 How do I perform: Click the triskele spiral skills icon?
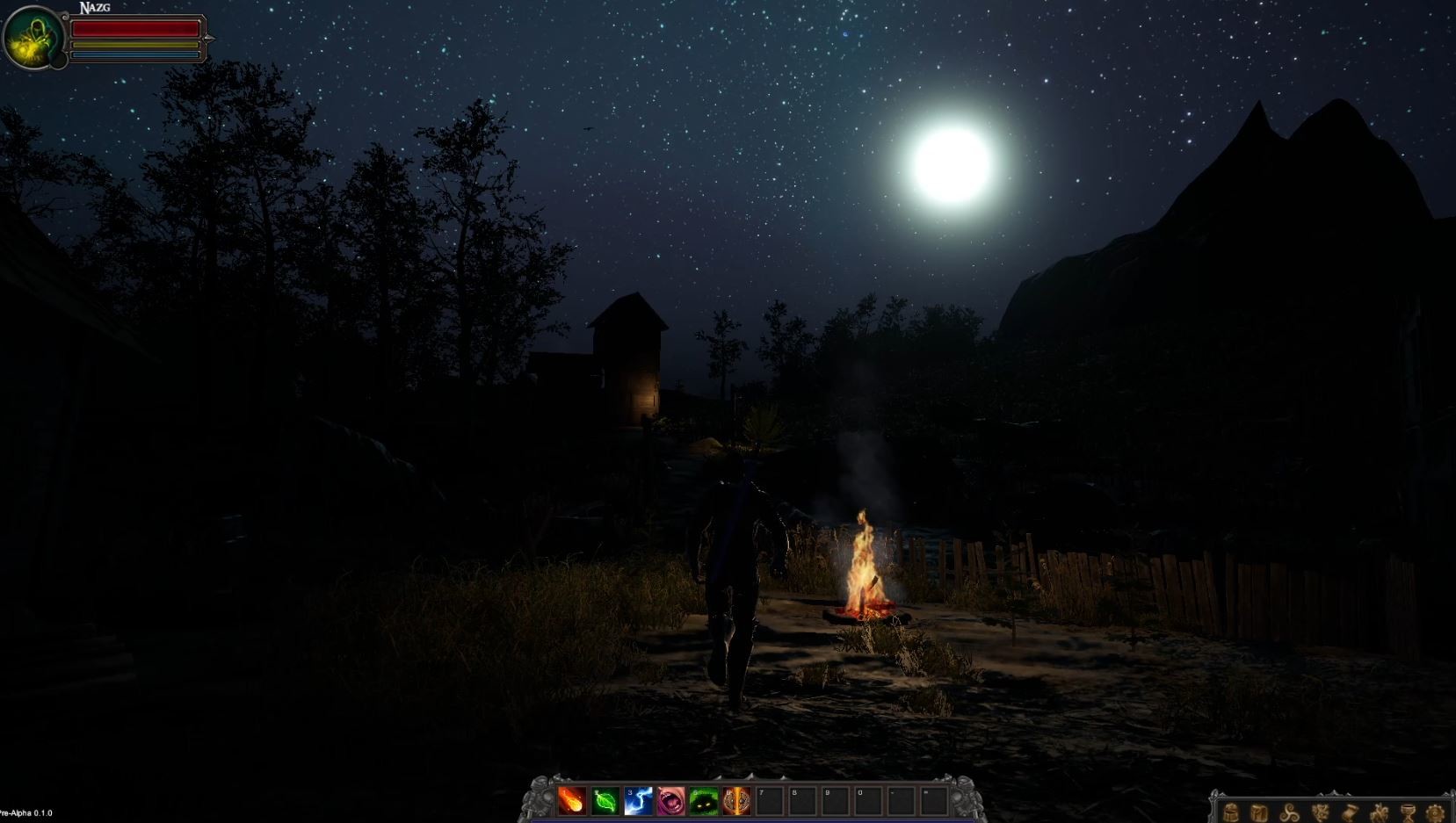click(1290, 812)
